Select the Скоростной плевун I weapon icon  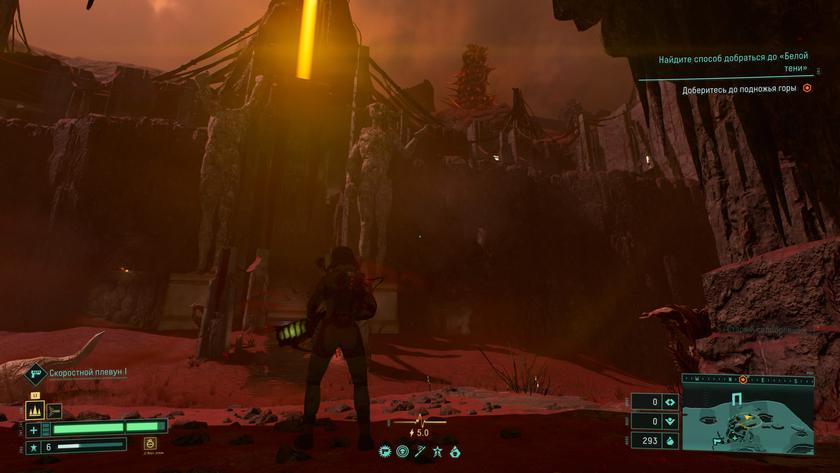tap(36, 373)
